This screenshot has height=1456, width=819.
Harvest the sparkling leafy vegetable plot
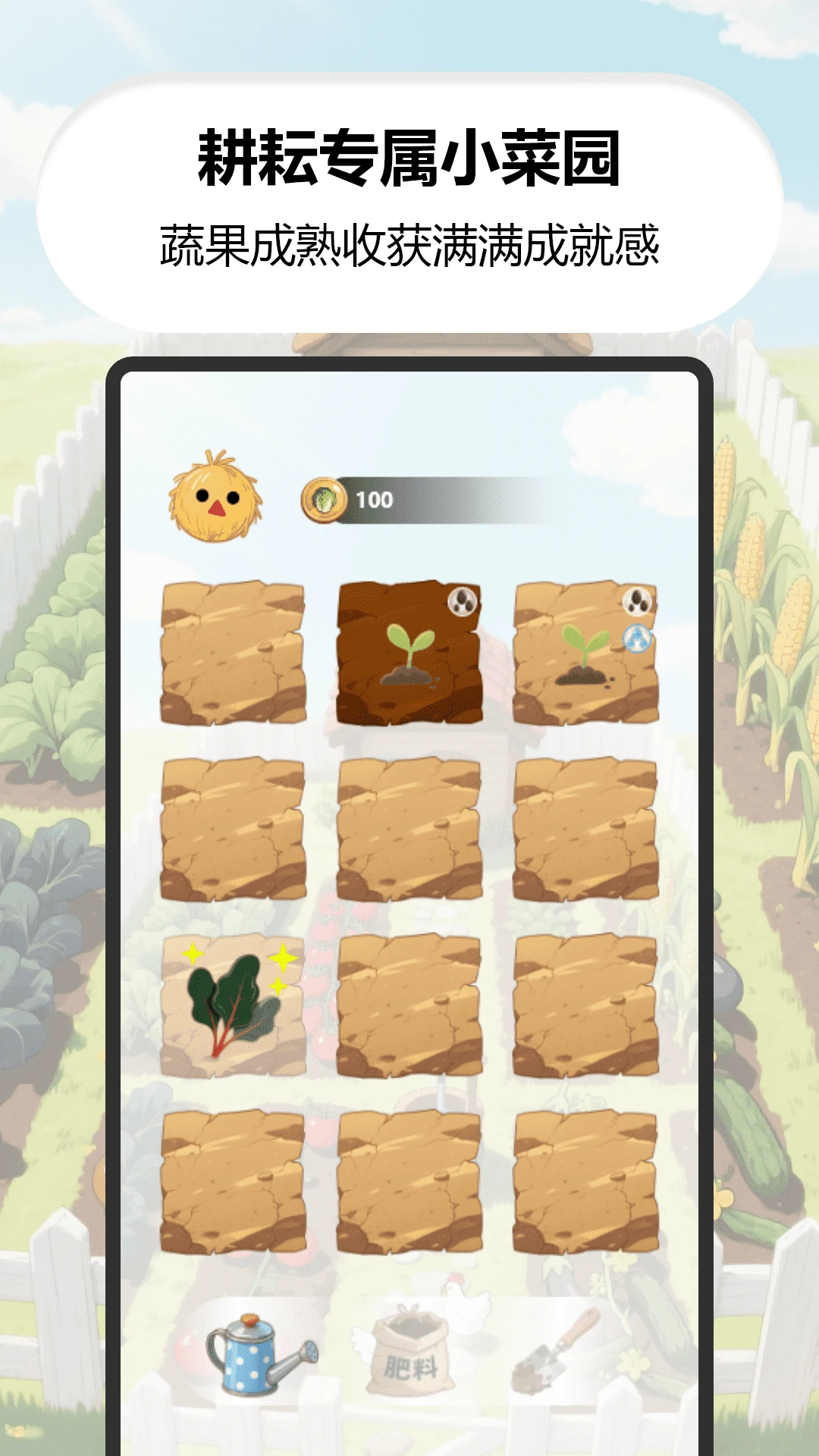coord(233,1006)
